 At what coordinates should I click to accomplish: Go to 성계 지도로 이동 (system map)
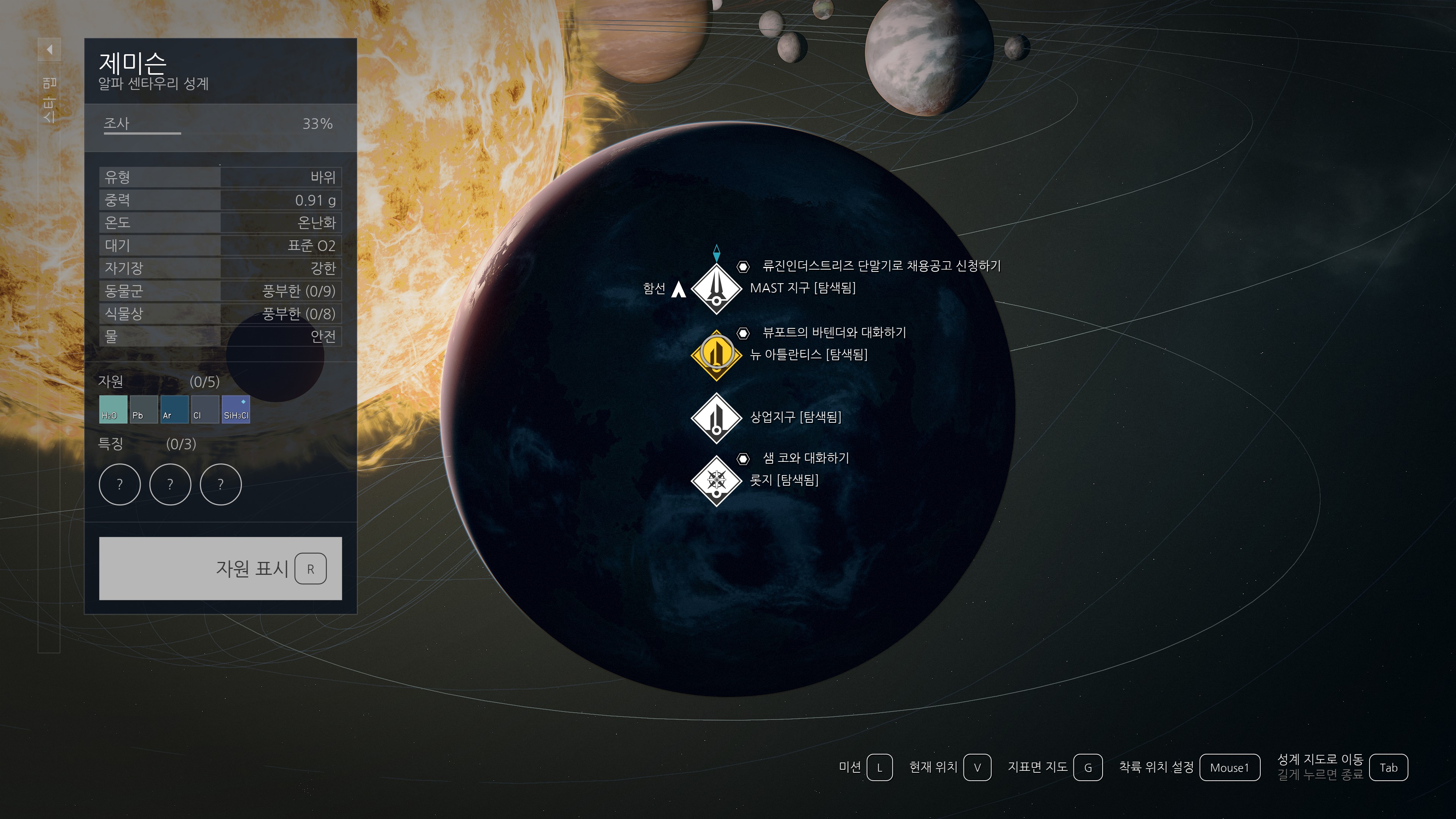pyautogui.click(x=1388, y=767)
